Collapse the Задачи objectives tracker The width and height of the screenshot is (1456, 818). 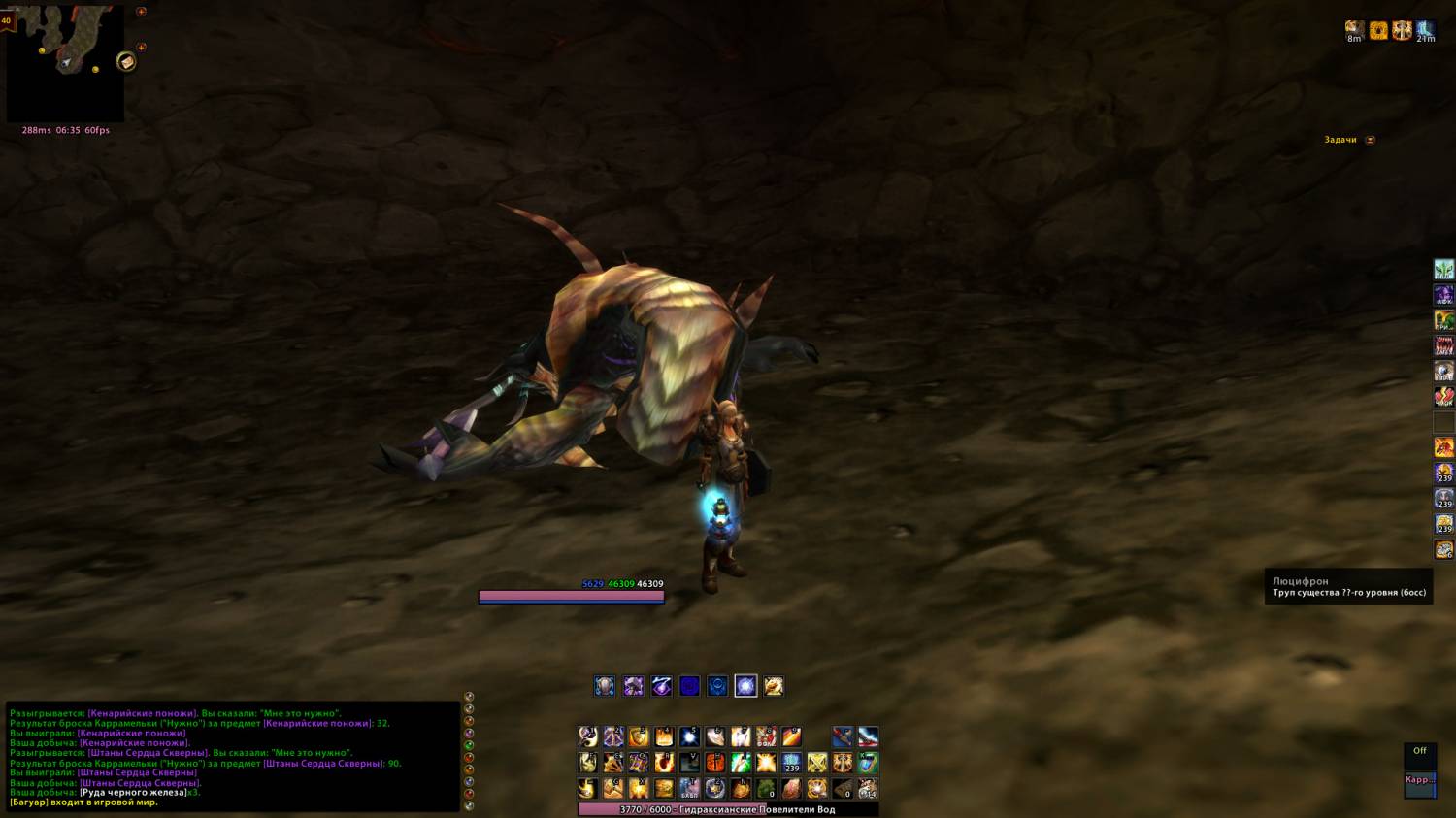[1370, 140]
